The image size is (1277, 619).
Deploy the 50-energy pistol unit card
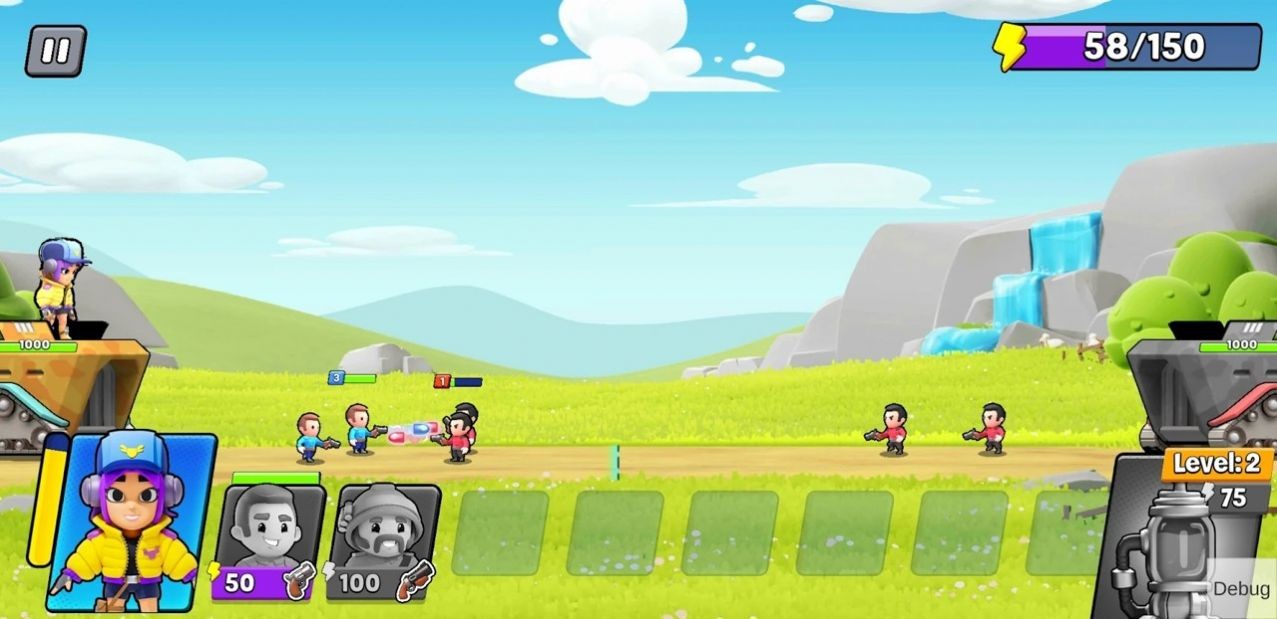[x=268, y=542]
